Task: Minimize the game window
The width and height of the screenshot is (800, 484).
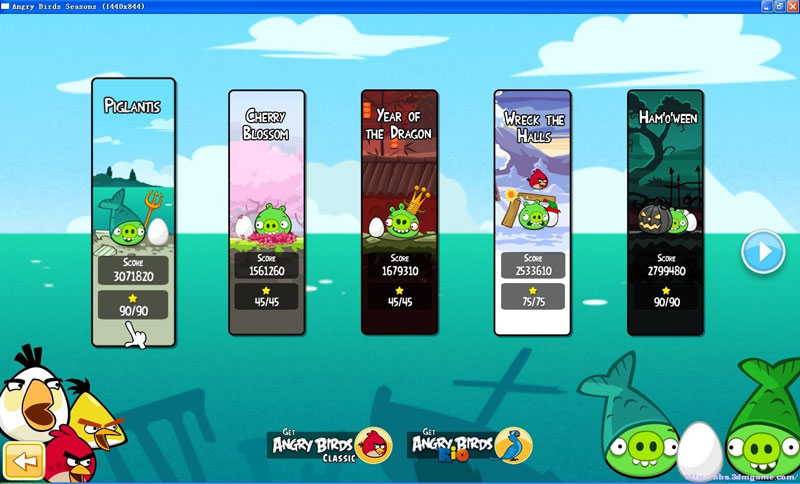Action: click(x=767, y=6)
